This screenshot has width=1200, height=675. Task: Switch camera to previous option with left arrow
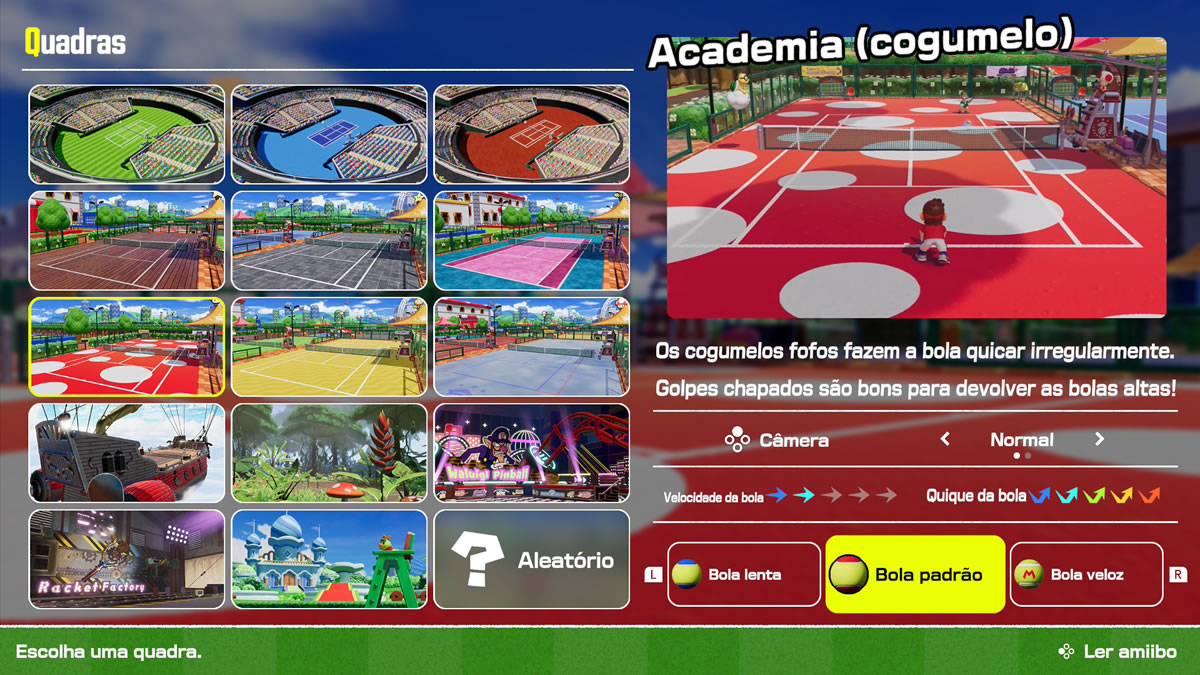(x=945, y=439)
